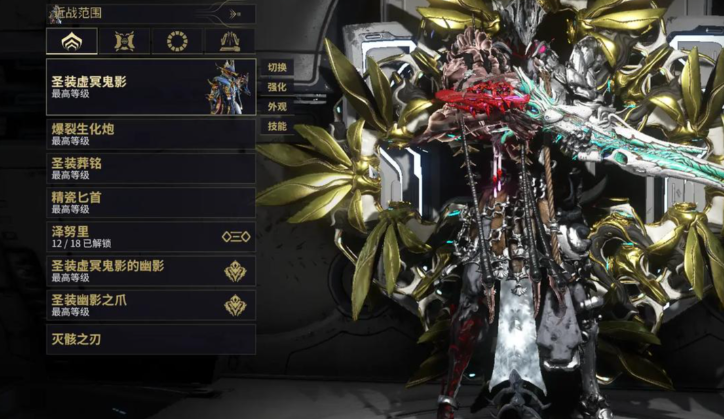
Task: Select the Warframe loadout tab
Action: [72, 41]
